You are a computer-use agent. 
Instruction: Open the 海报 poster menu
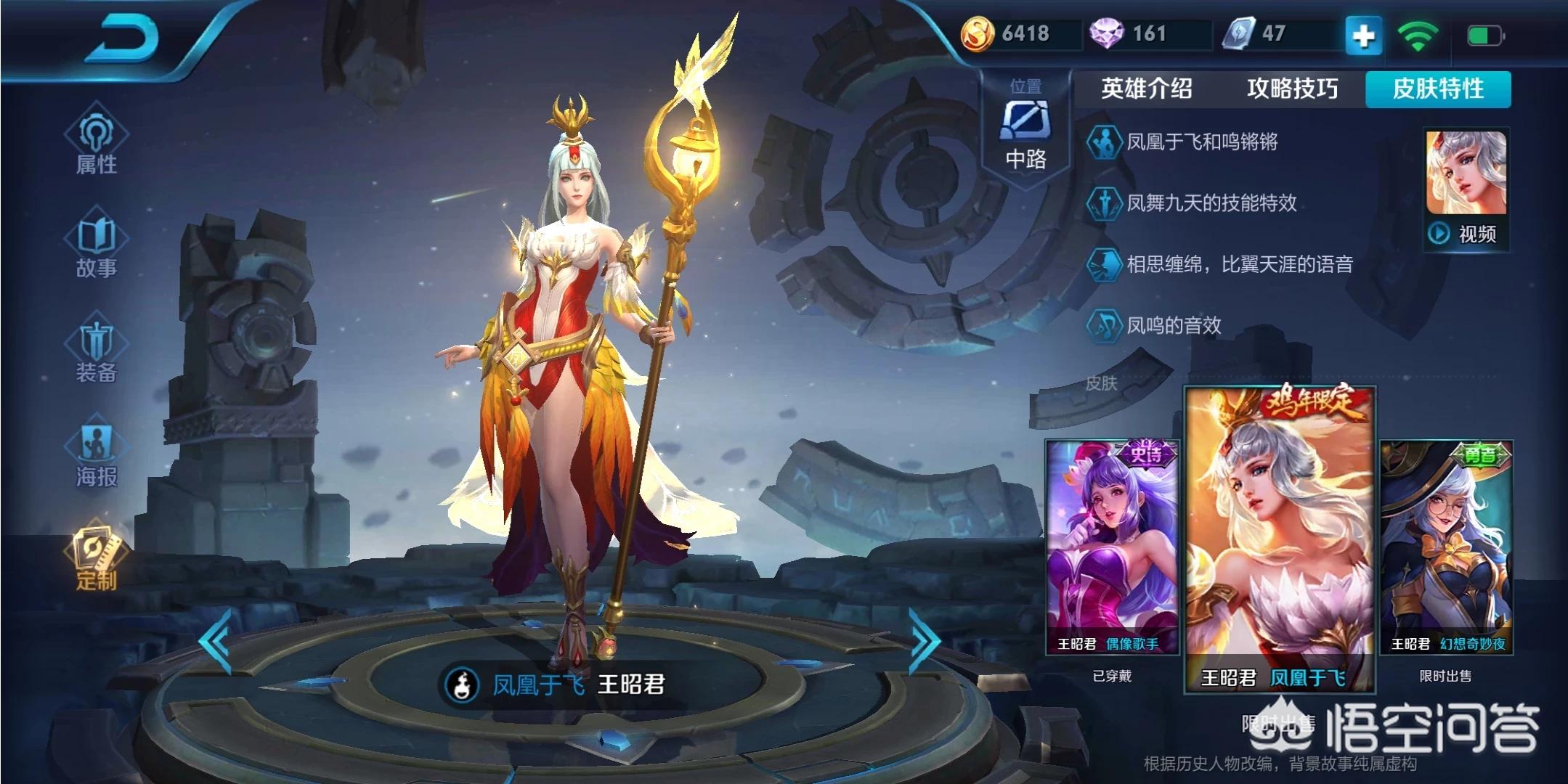pyautogui.click(x=96, y=454)
